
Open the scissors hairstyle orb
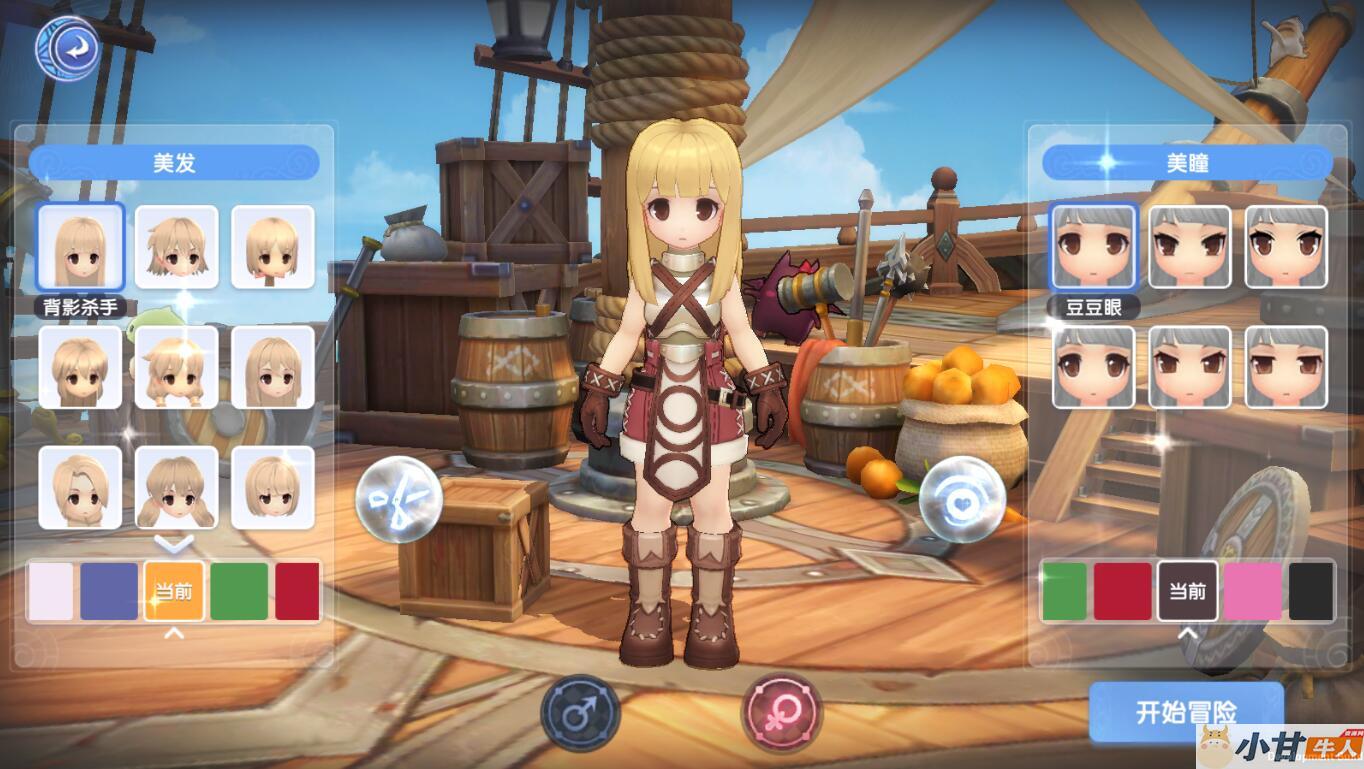tap(399, 499)
